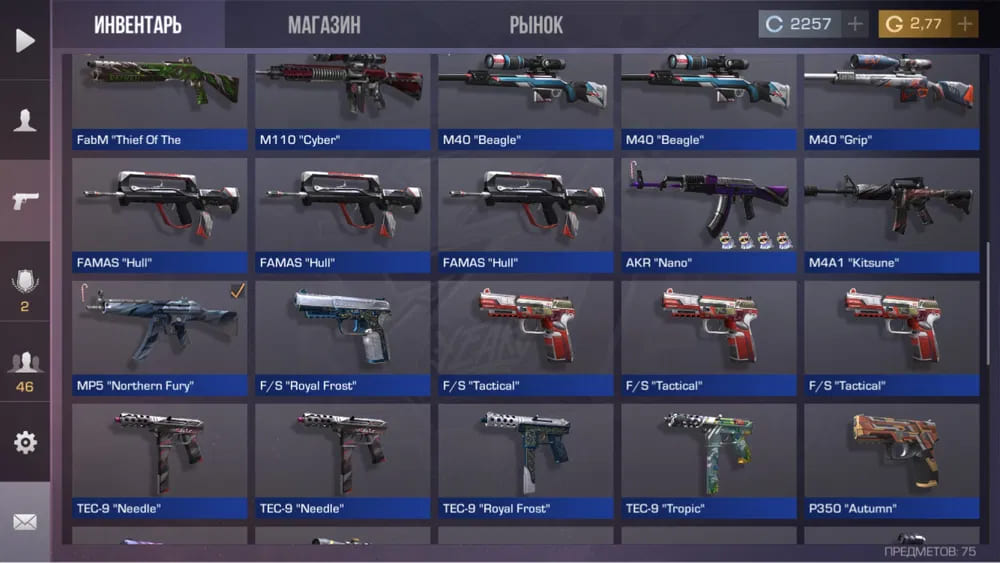Open the Рынок tab
The height and width of the screenshot is (563, 1000).
(536, 25)
